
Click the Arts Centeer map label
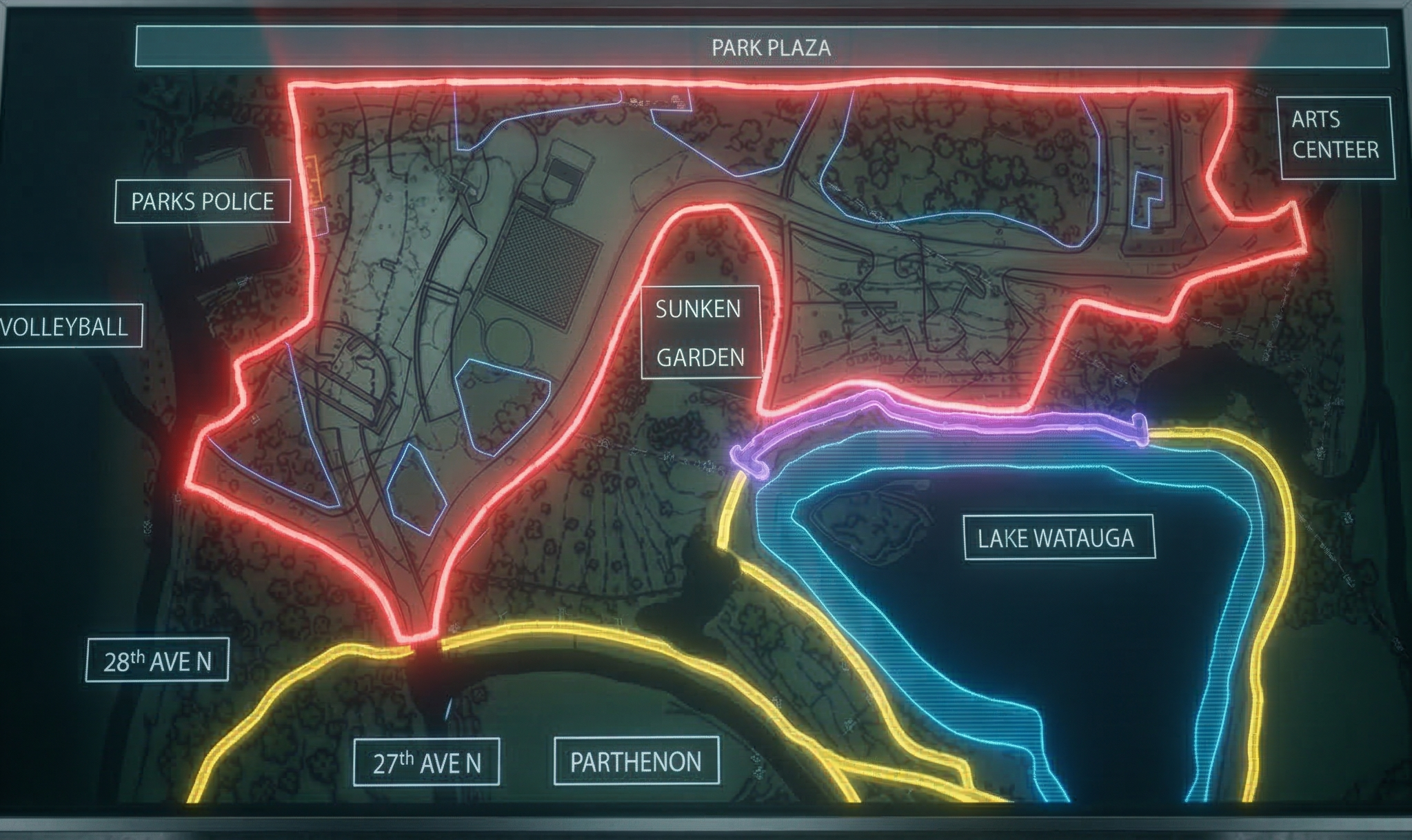(1335, 137)
